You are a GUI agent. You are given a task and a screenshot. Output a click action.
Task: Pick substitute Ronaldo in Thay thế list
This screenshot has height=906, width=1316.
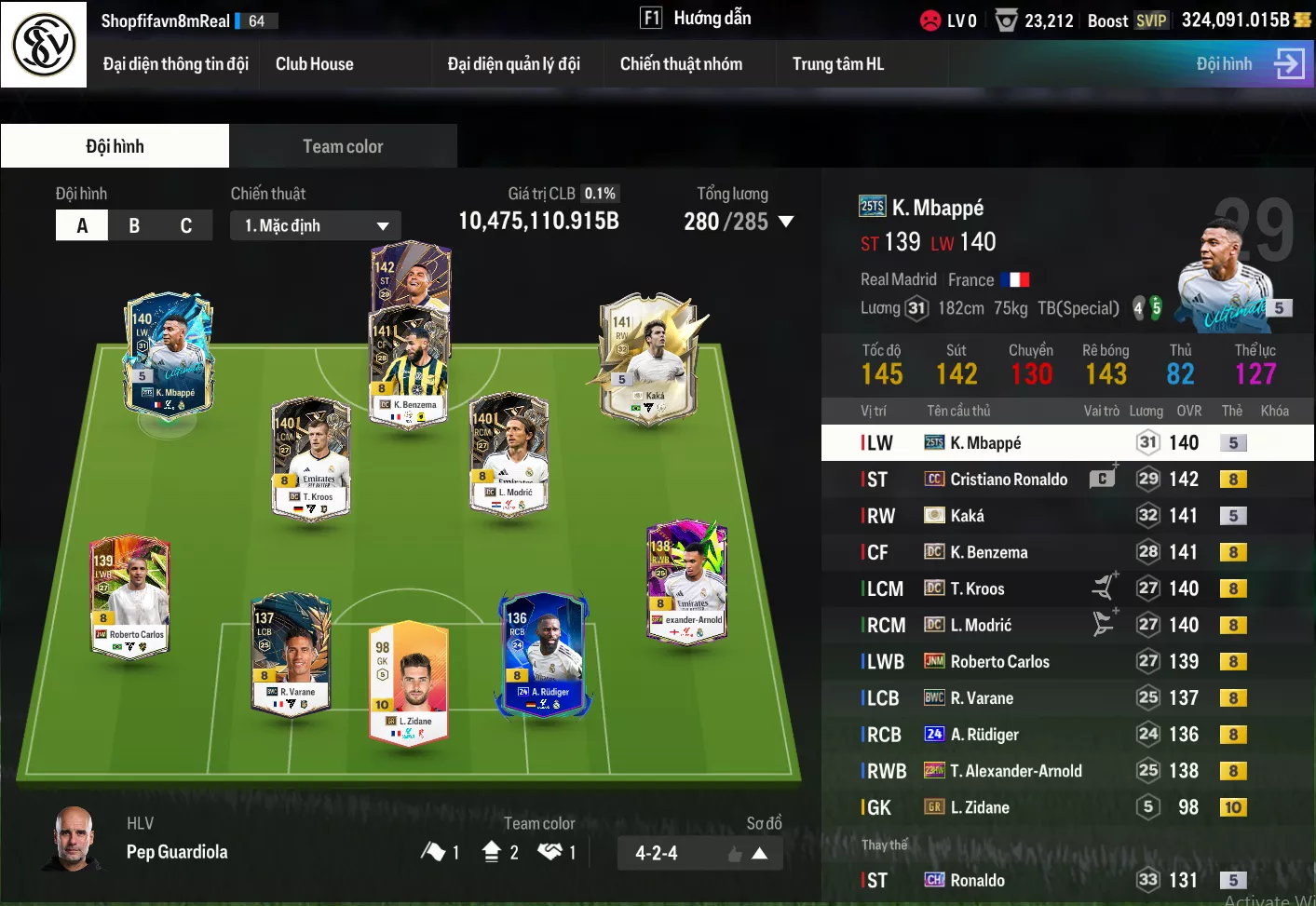coord(977,880)
